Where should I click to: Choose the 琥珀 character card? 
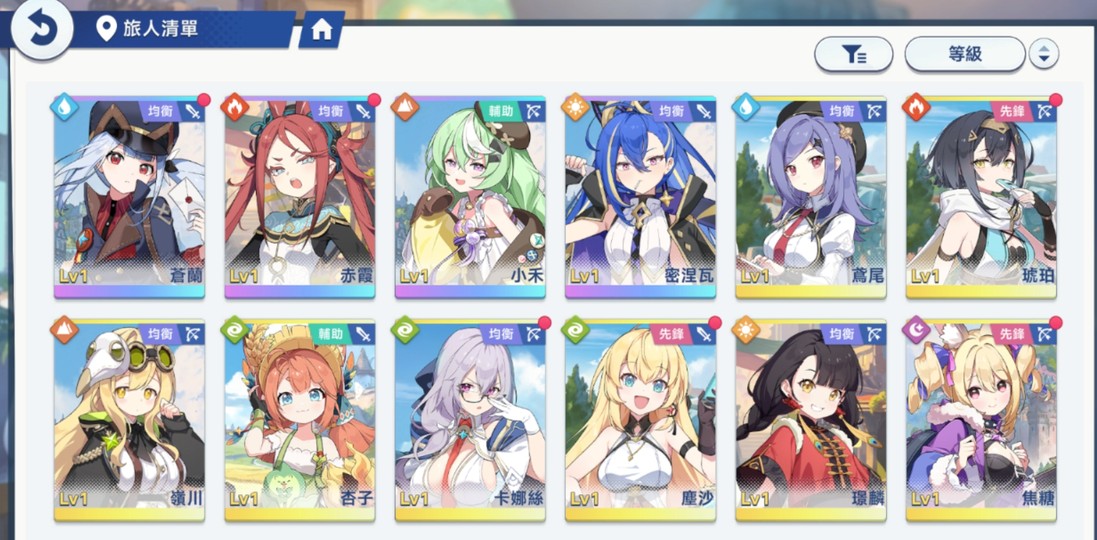(981, 197)
